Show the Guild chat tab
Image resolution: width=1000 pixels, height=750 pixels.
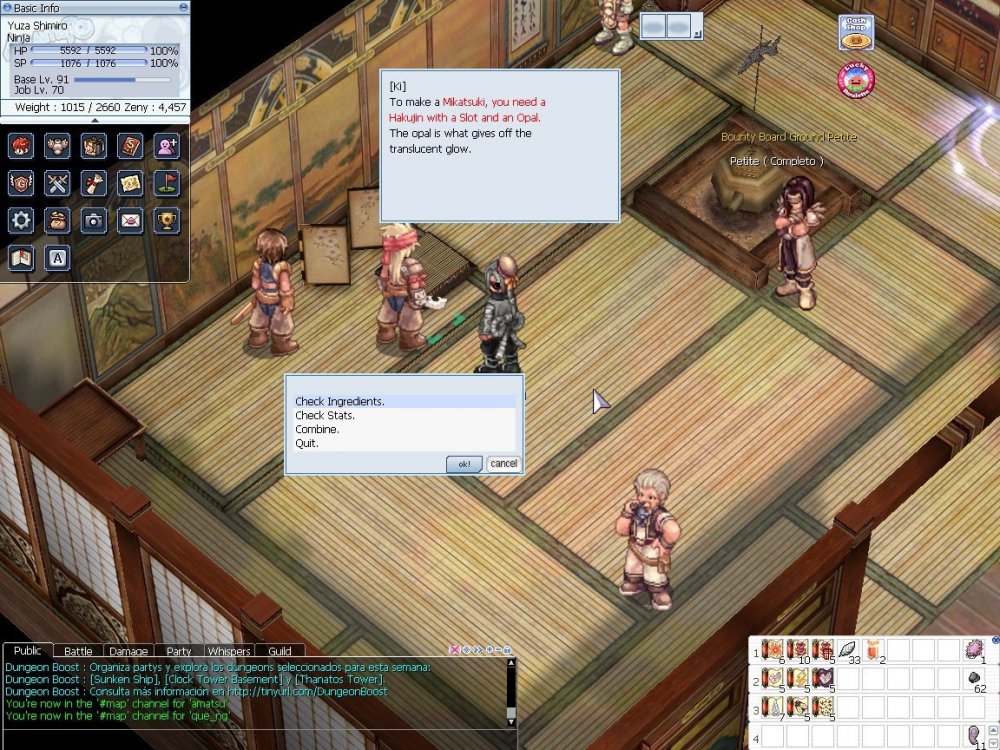[x=280, y=652]
